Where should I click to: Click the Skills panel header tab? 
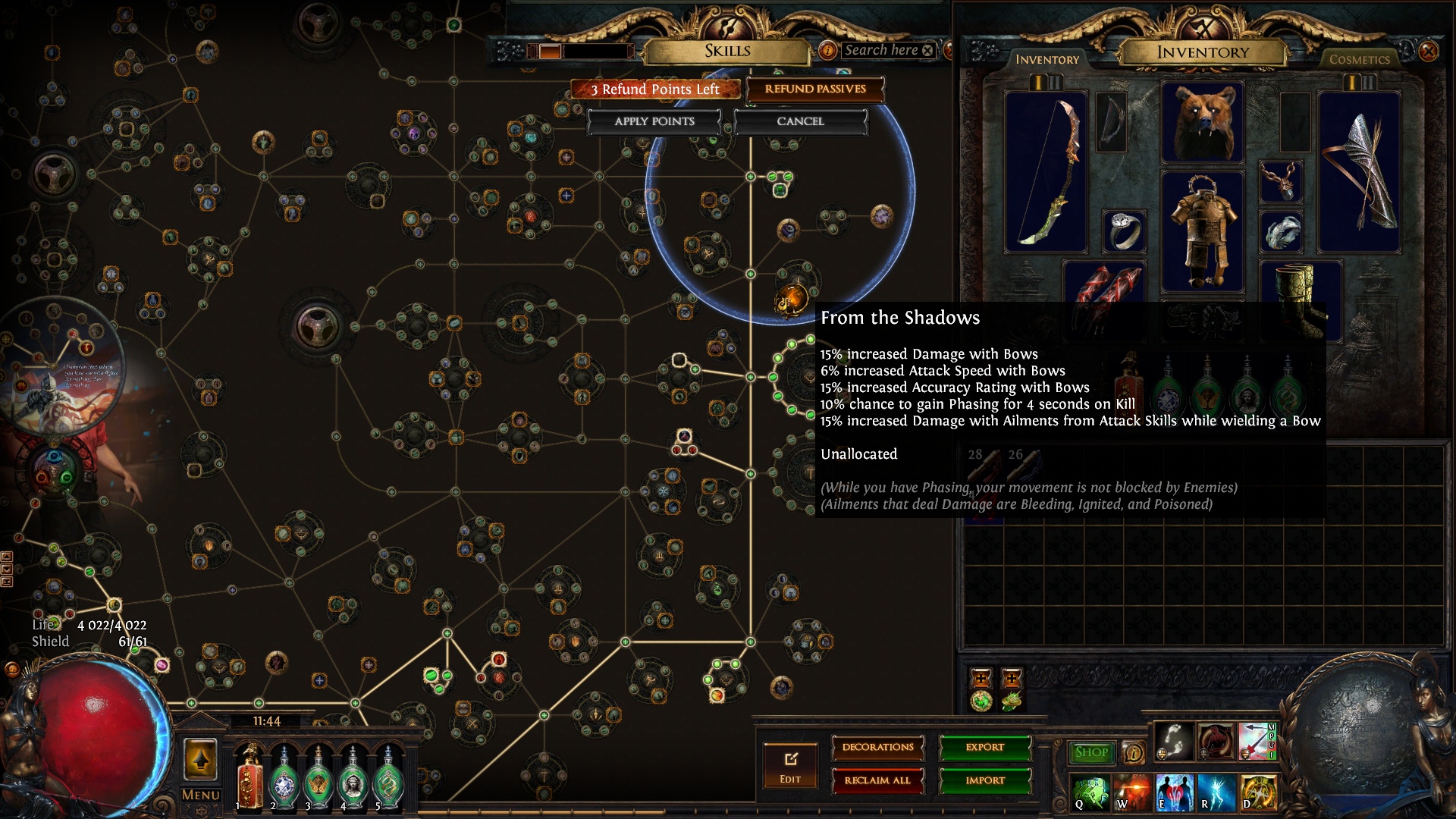click(x=727, y=51)
